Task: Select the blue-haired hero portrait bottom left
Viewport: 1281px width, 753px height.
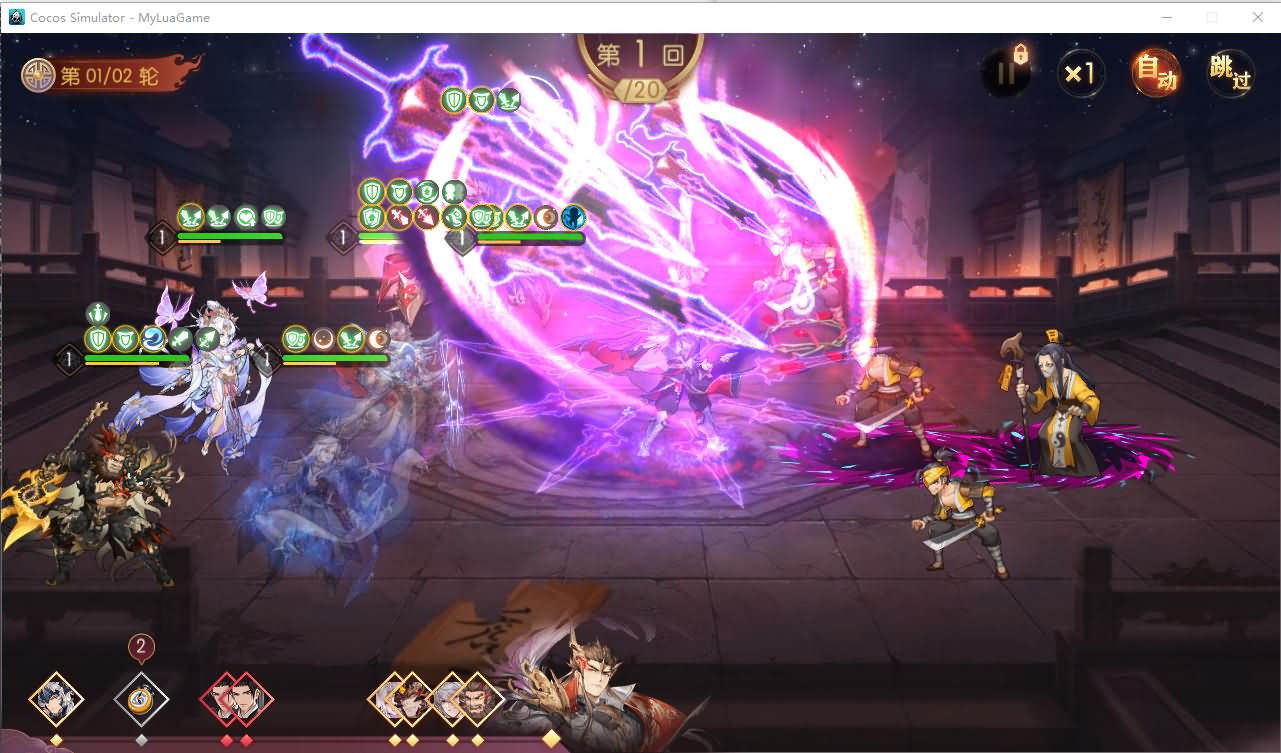Action: 58,697
